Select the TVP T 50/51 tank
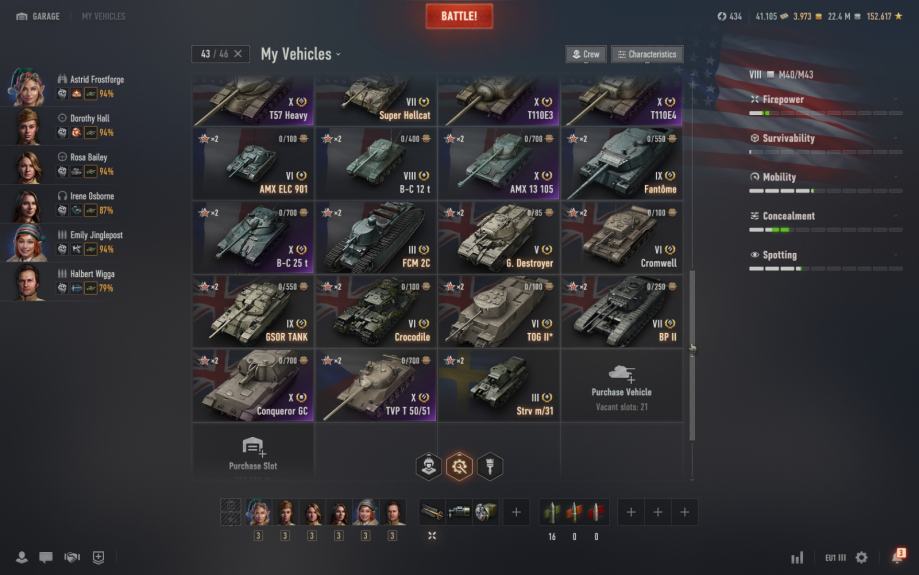The width and height of the screenshot is (919, 575). point(376,385)
